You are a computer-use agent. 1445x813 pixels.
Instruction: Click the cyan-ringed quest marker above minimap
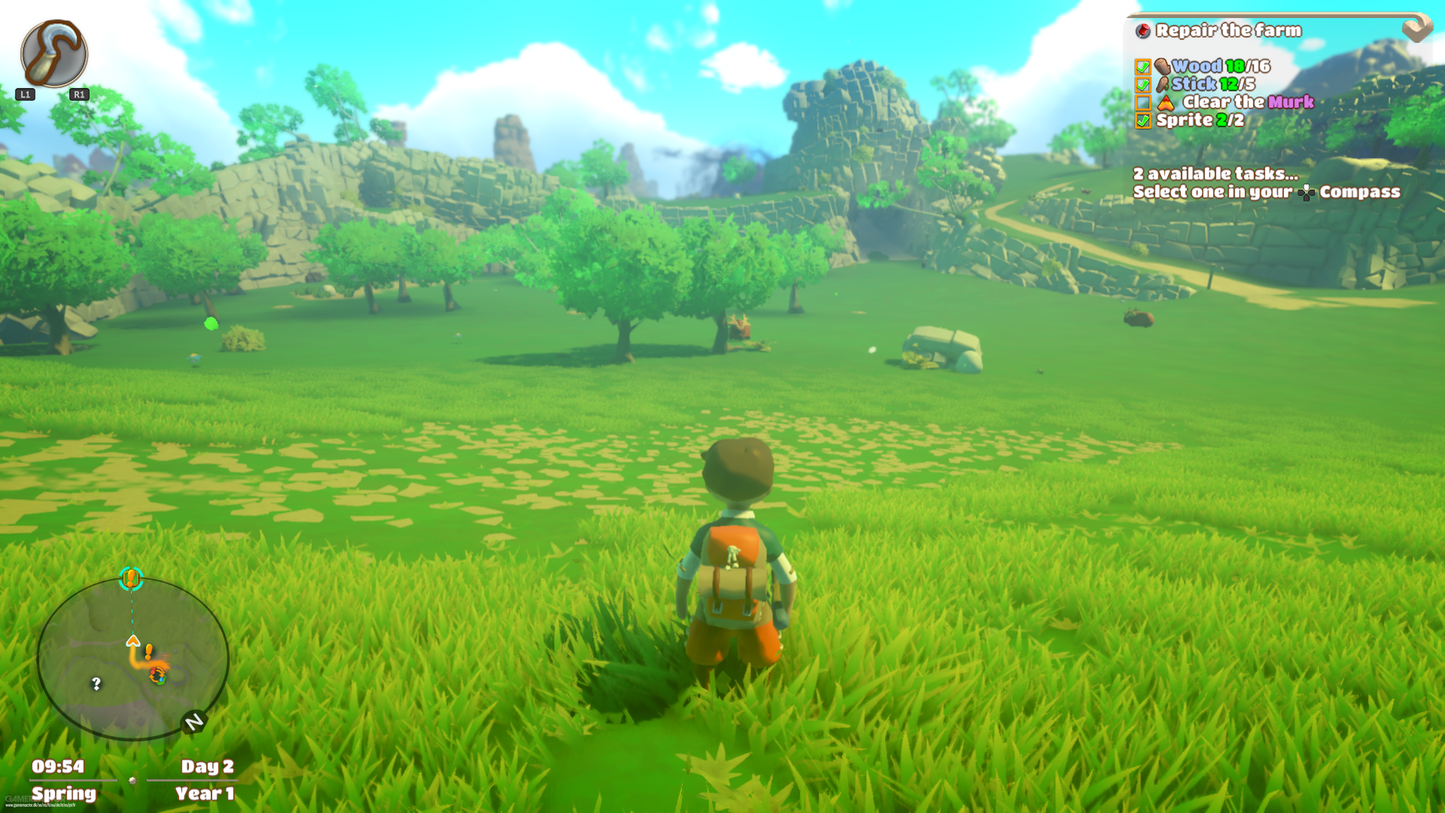(131, 579)
